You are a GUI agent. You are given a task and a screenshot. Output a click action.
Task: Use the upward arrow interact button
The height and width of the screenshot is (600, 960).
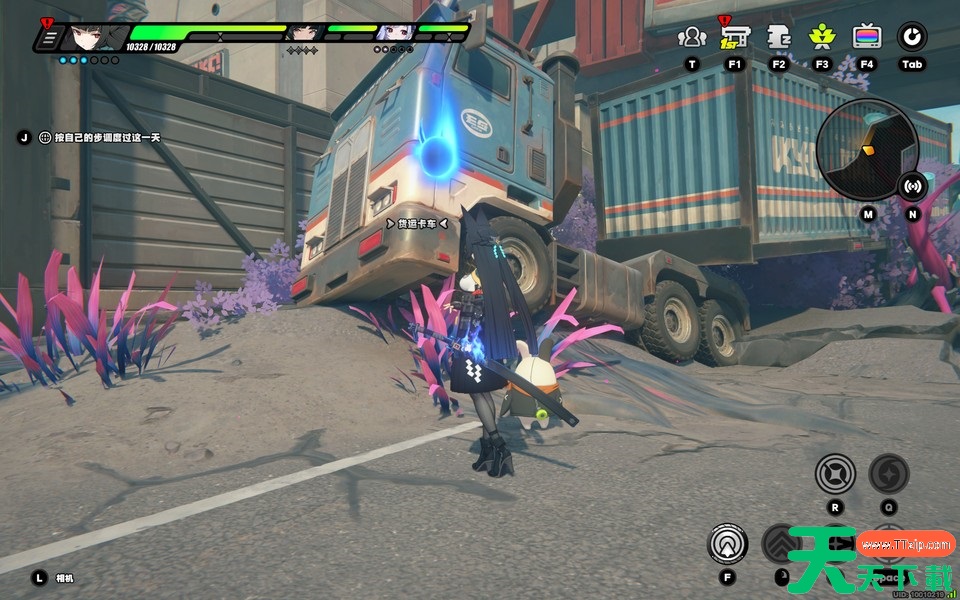click(x=727, y=544)
